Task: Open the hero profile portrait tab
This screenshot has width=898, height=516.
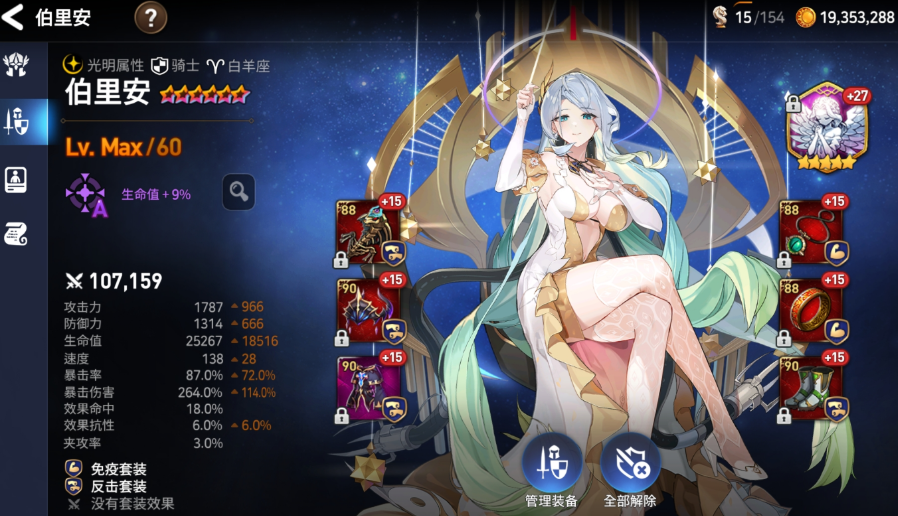Action: click(16, 179)
